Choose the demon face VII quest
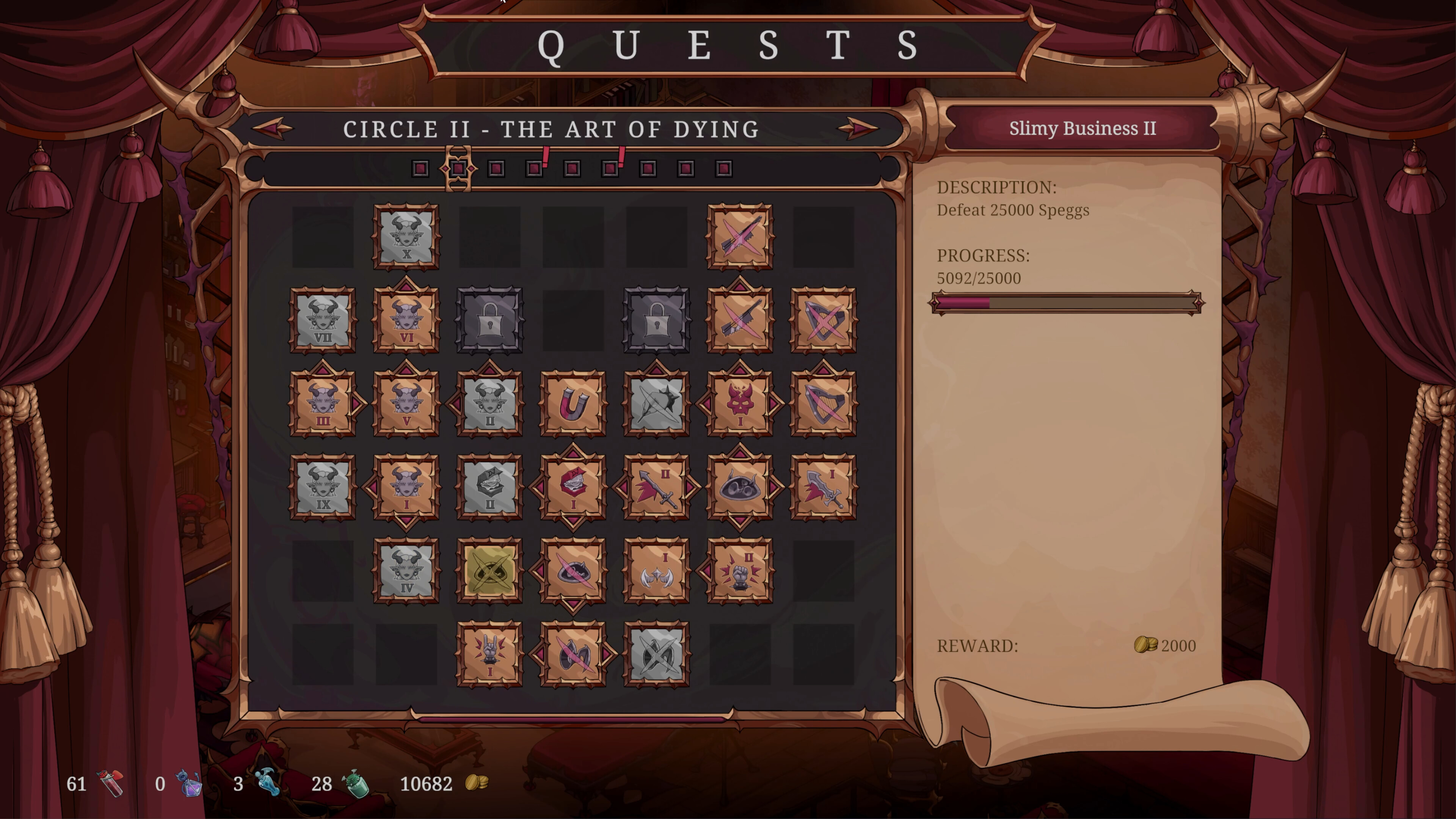The width and height of the screenshot is (1456, 819). 323,320
